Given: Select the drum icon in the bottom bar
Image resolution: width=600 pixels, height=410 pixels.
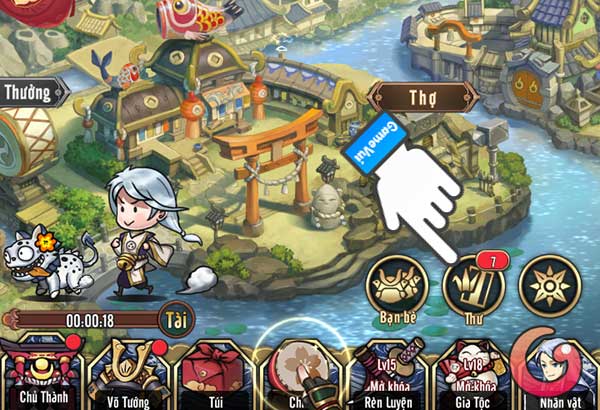Looking at the screenshot, I should (x=297, y=370).
